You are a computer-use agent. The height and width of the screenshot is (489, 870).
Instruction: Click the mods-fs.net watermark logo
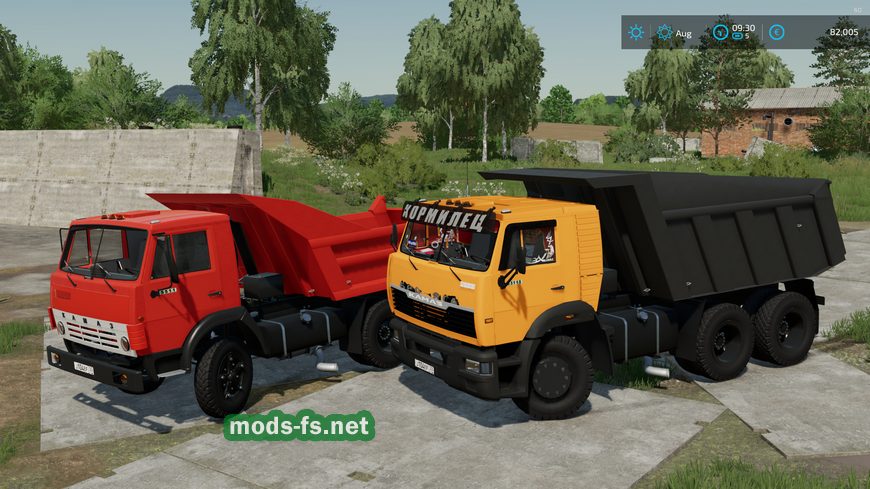tap(299, 426)
